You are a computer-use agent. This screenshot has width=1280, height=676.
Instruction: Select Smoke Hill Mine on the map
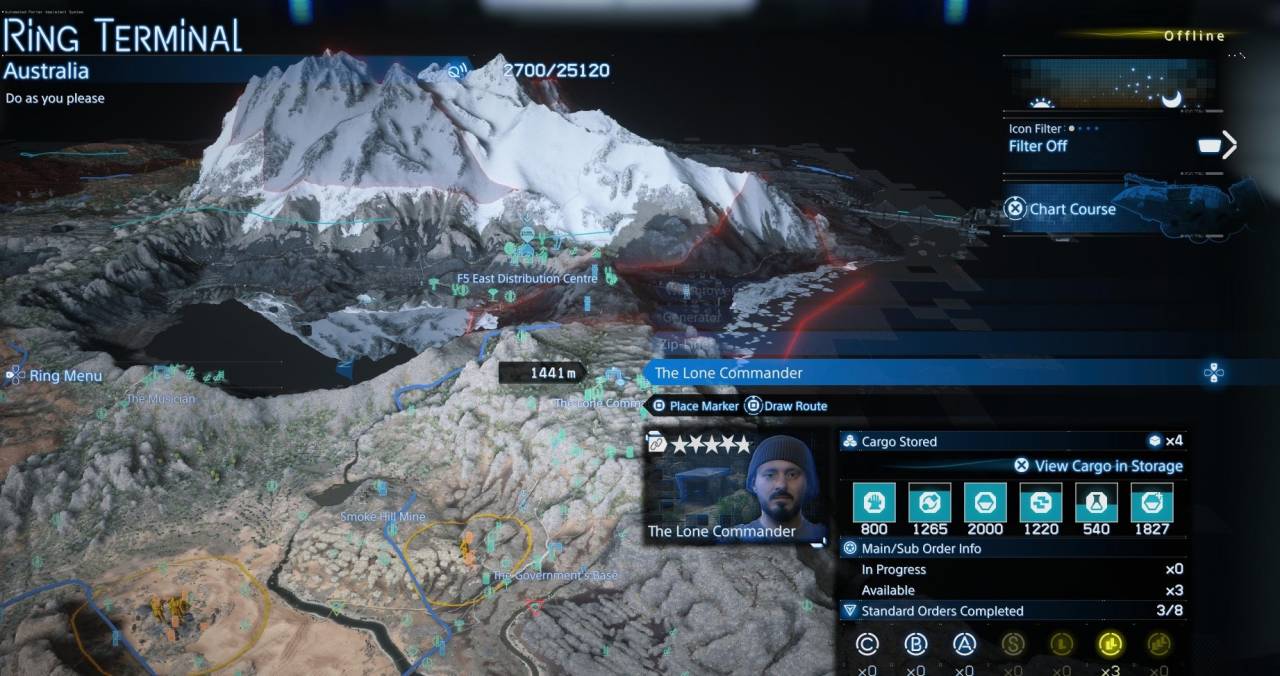(x=382, y=517)
